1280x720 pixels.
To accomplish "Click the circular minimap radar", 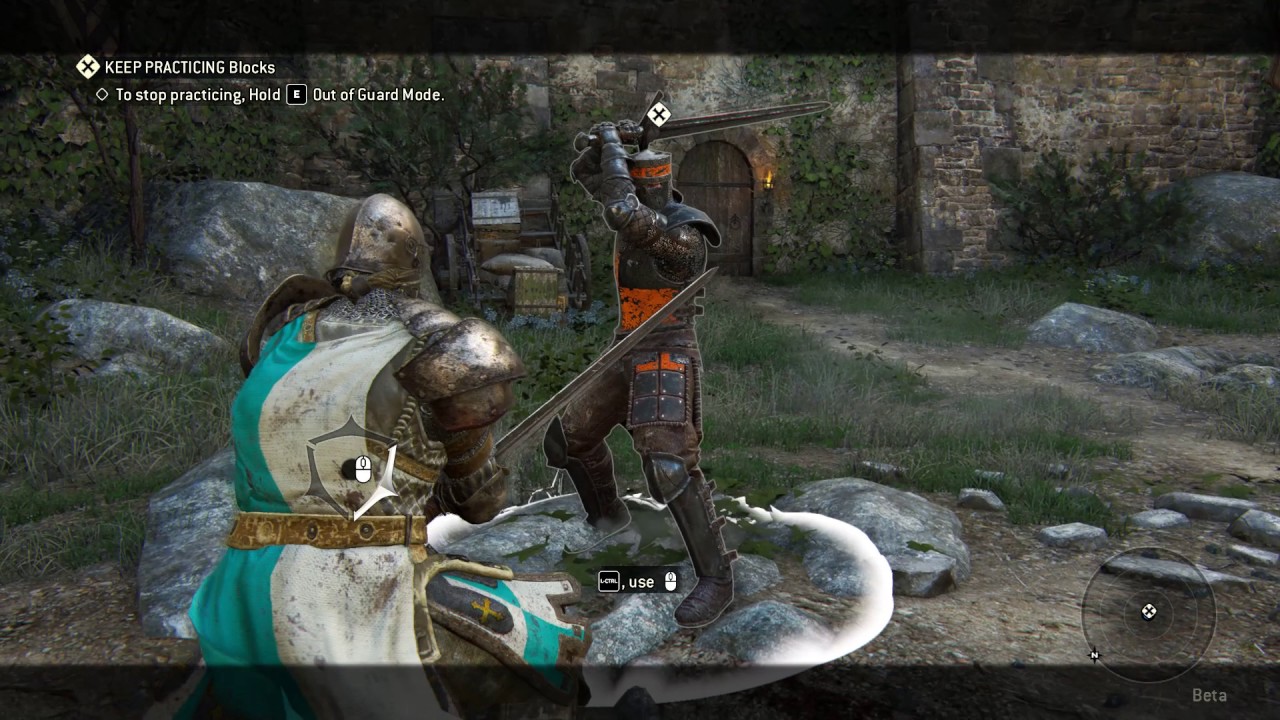I will (x=1148, y=611).
